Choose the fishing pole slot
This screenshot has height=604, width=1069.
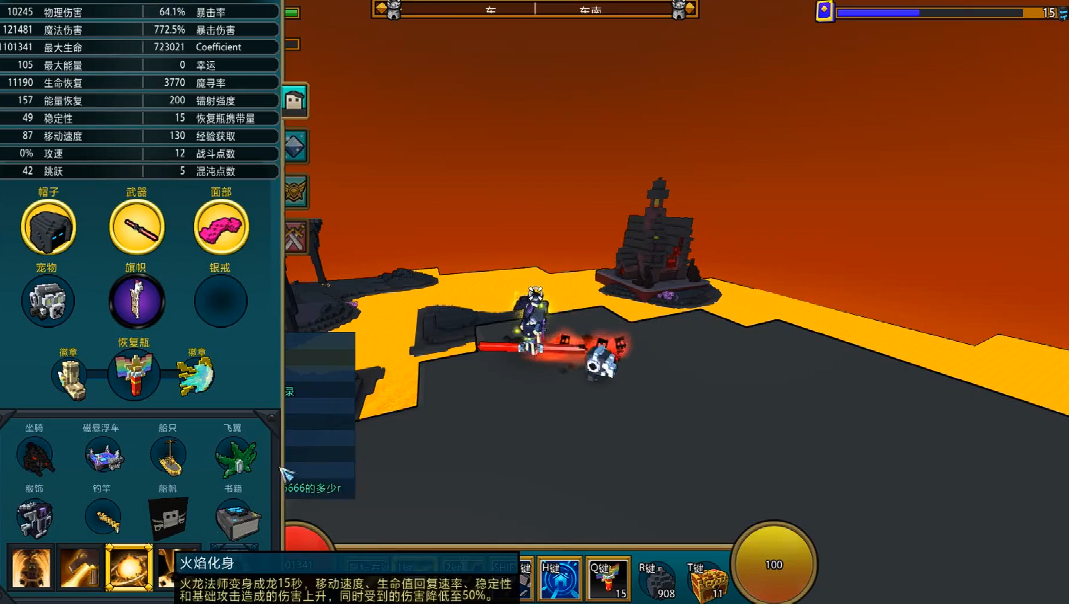tap(103, 517)
